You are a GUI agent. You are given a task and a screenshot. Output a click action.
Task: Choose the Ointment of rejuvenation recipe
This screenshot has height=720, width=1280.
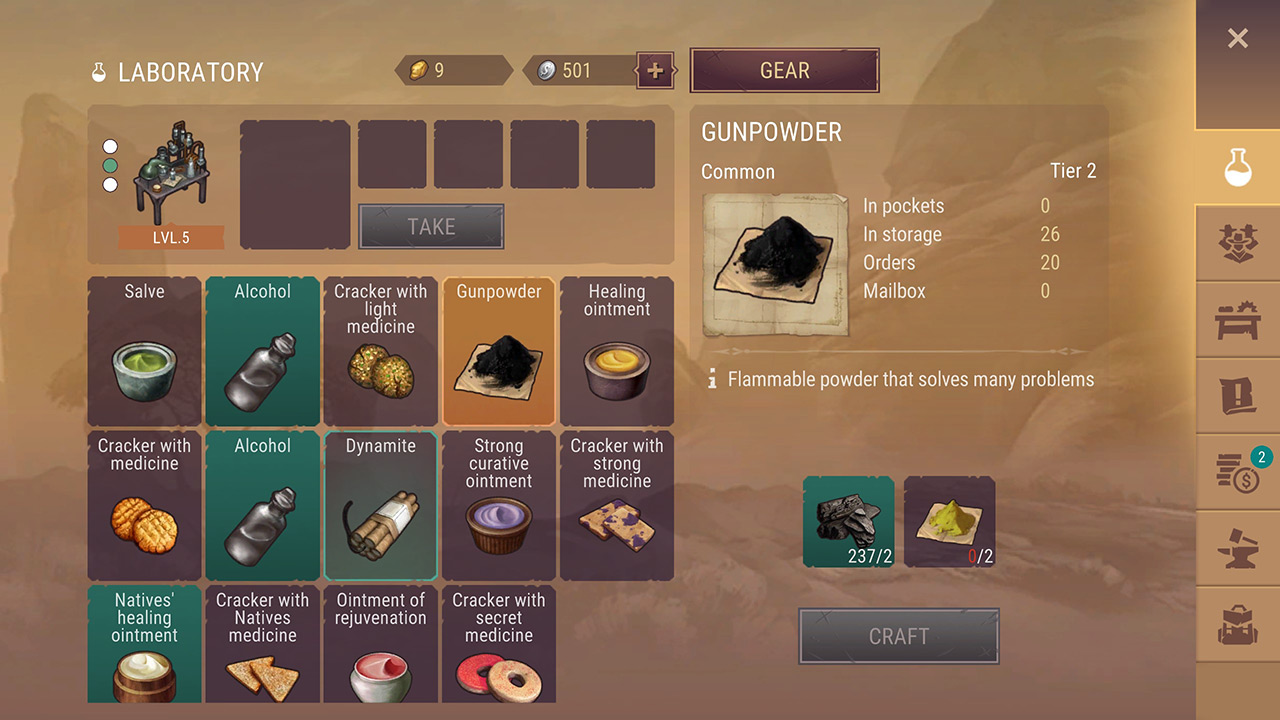381,645
